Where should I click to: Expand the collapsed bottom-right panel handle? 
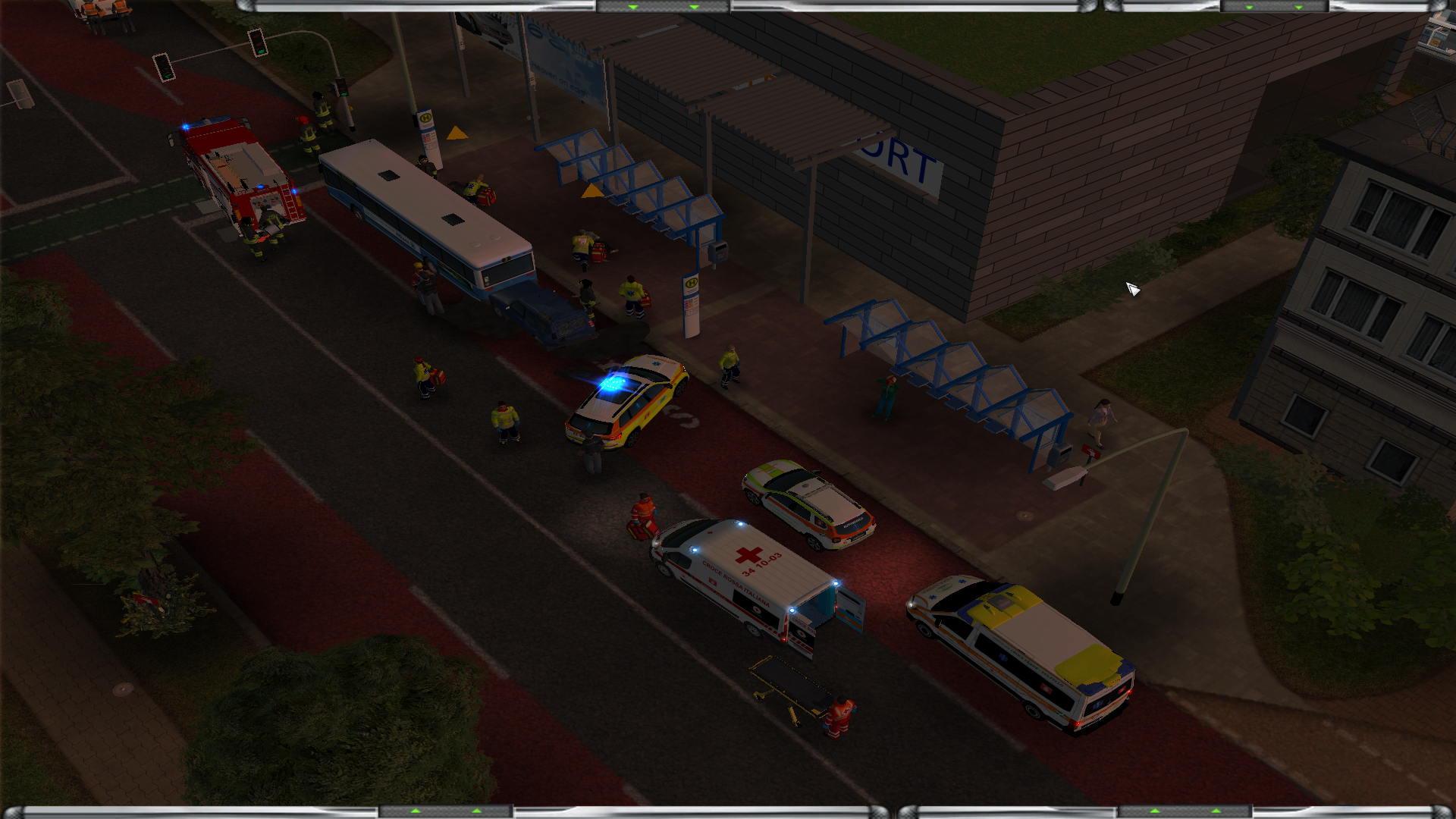coord(1185,811)
